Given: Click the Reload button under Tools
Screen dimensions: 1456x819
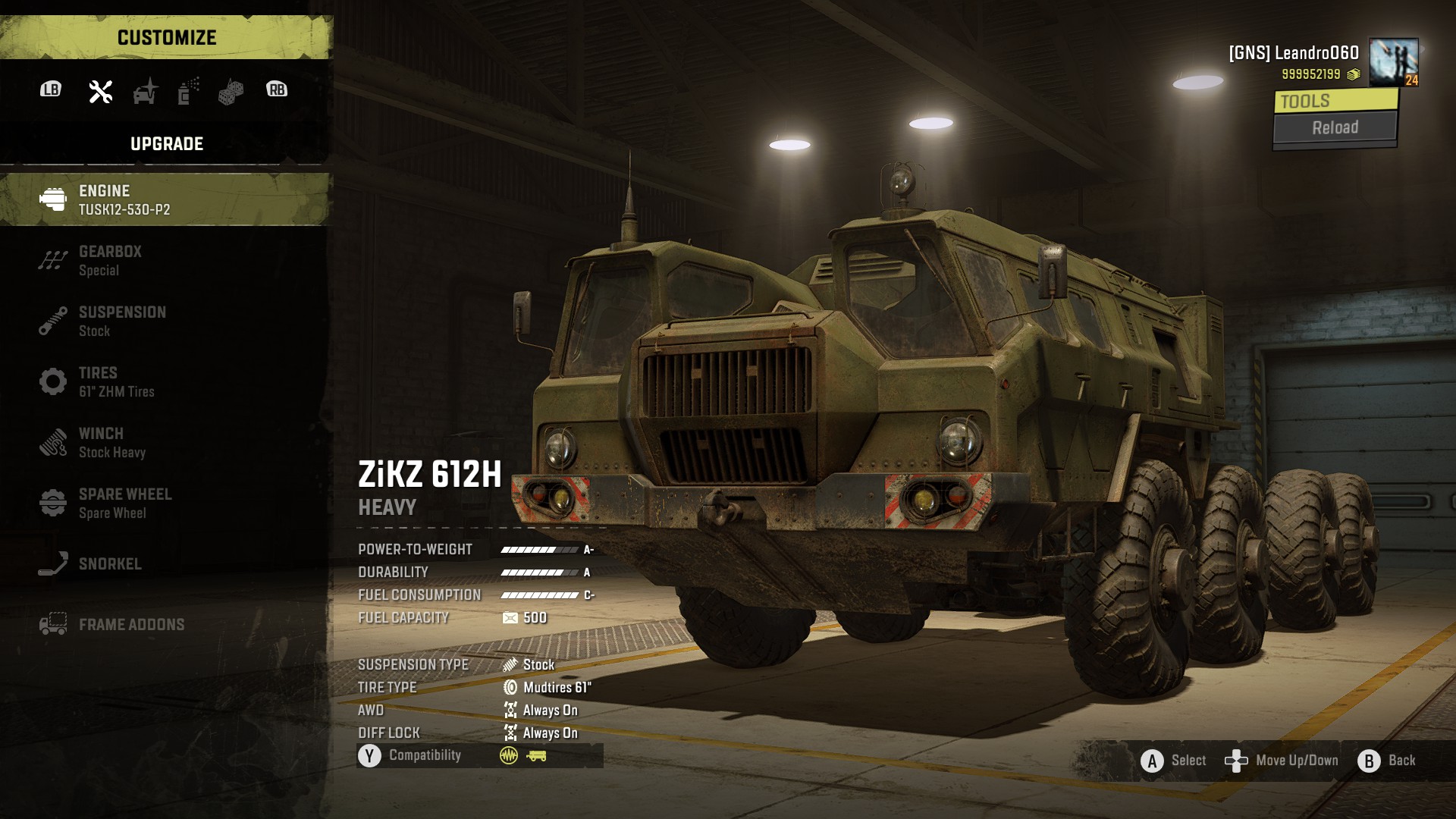Looking at the screenshot, I should pos(1335,127).
